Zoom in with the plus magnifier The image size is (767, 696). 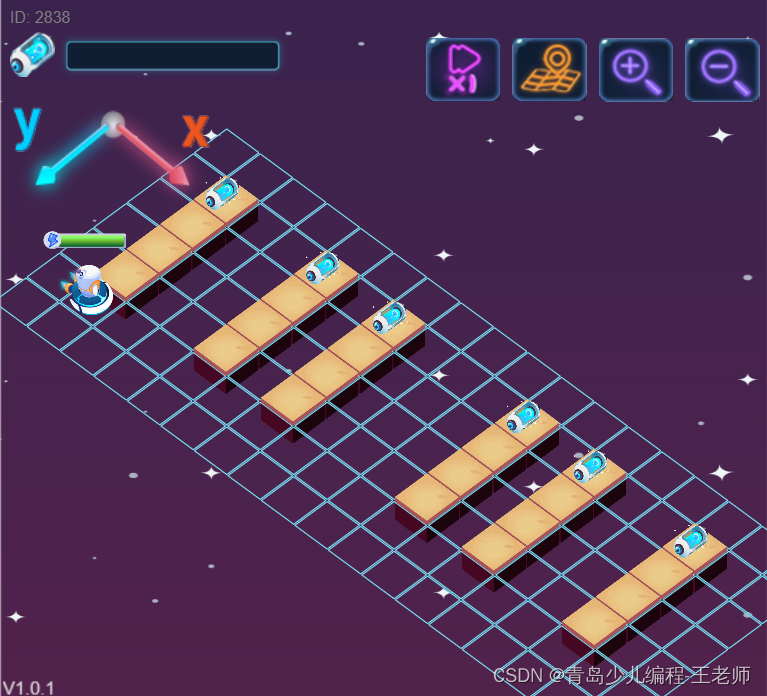point(636,69)
